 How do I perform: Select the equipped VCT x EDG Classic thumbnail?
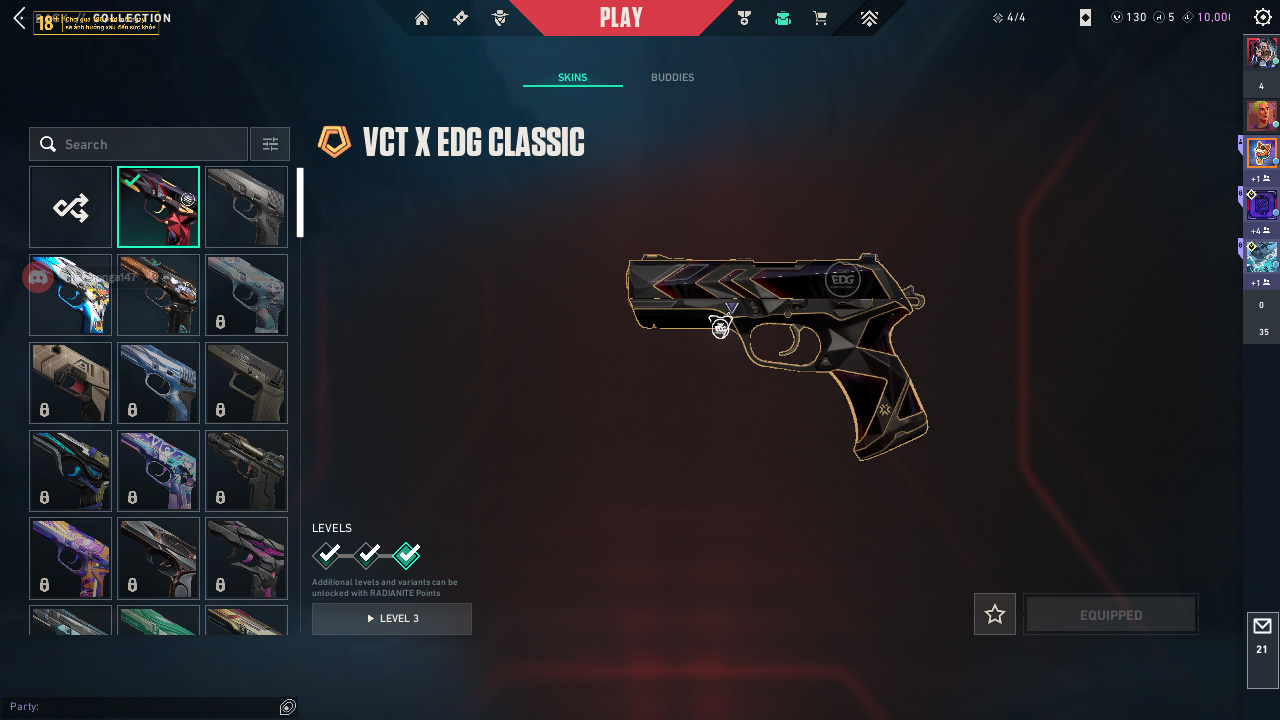tap(158, 207)
